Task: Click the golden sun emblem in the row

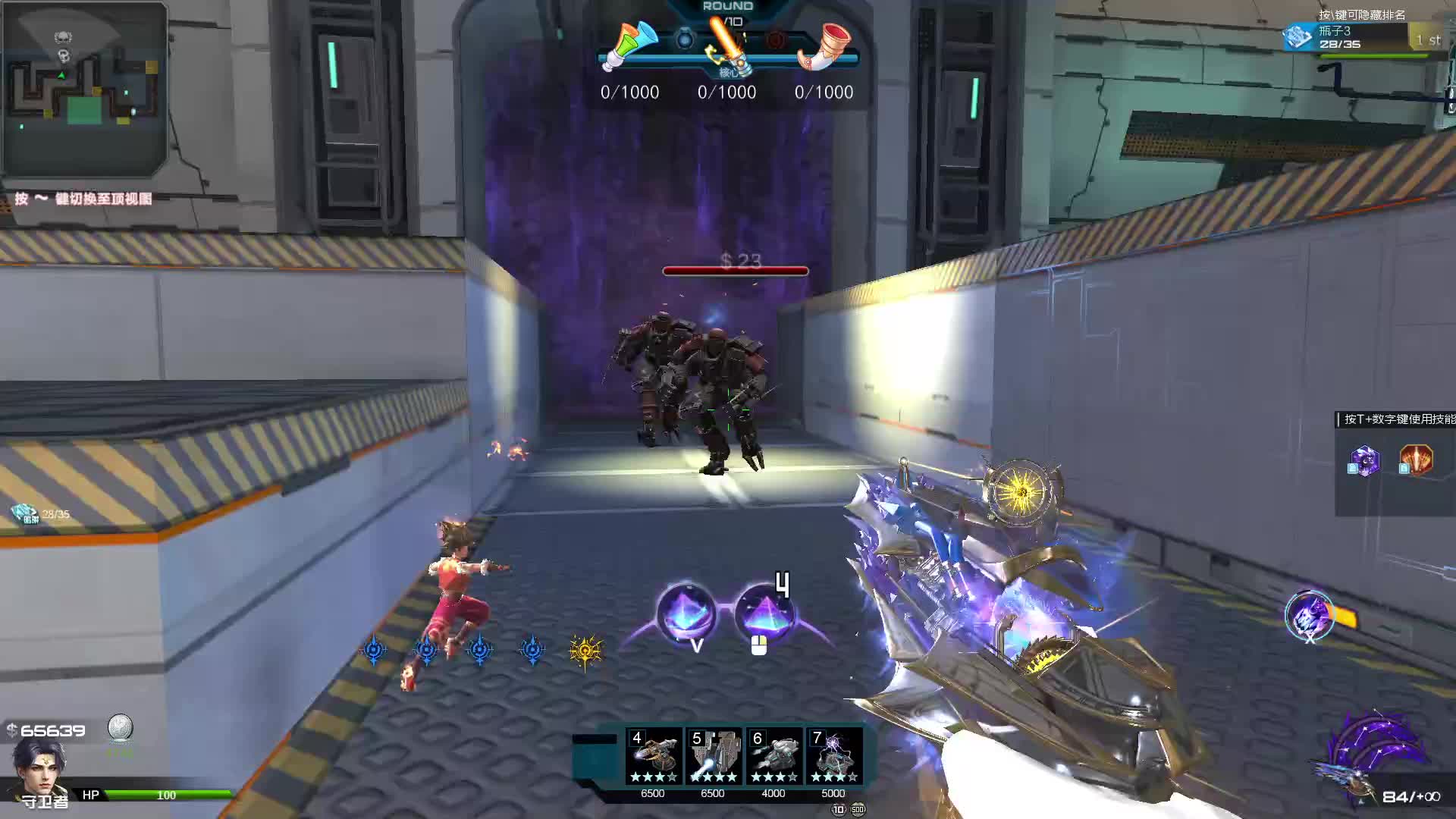Action: click(585, 650)
